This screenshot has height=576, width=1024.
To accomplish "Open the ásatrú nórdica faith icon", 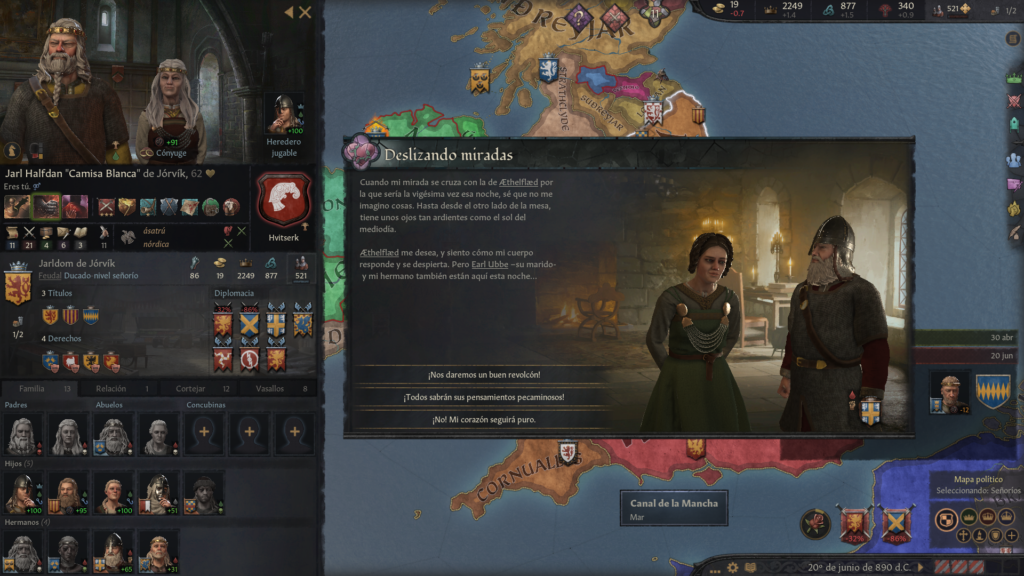I will [129, 236].
